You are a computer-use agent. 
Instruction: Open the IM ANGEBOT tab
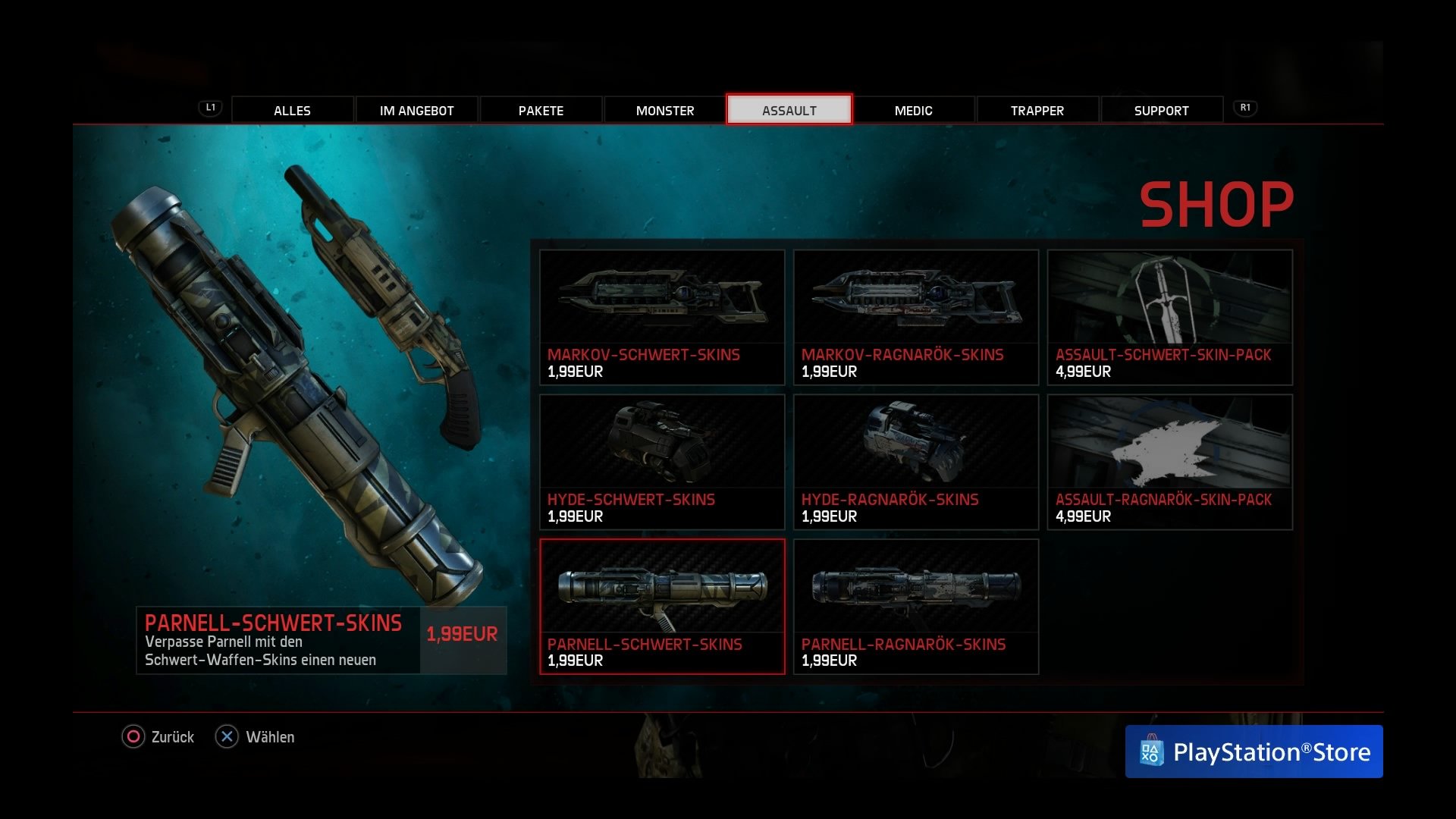(x=416, y=110)
